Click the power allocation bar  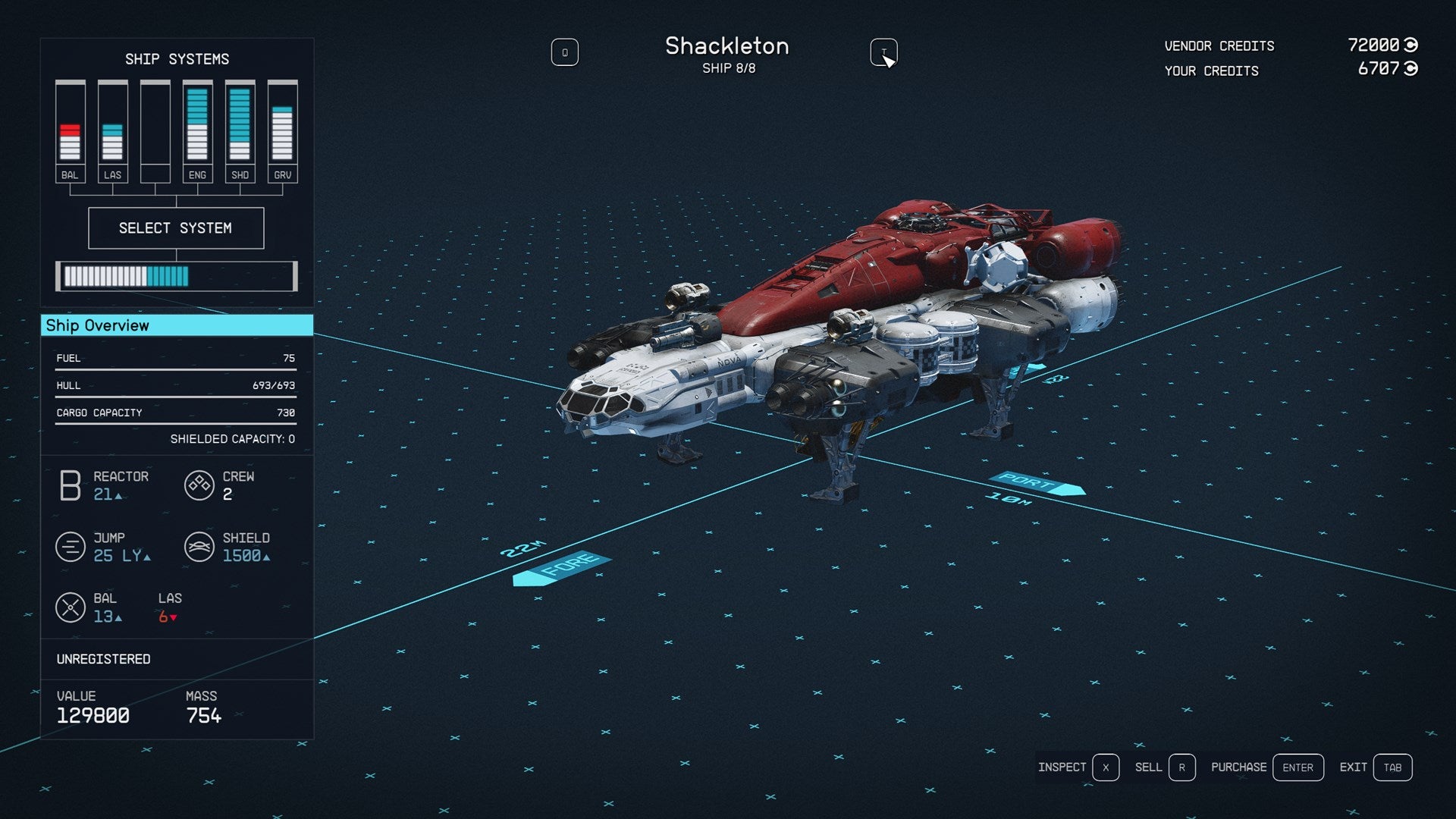(x=176, y=276)
